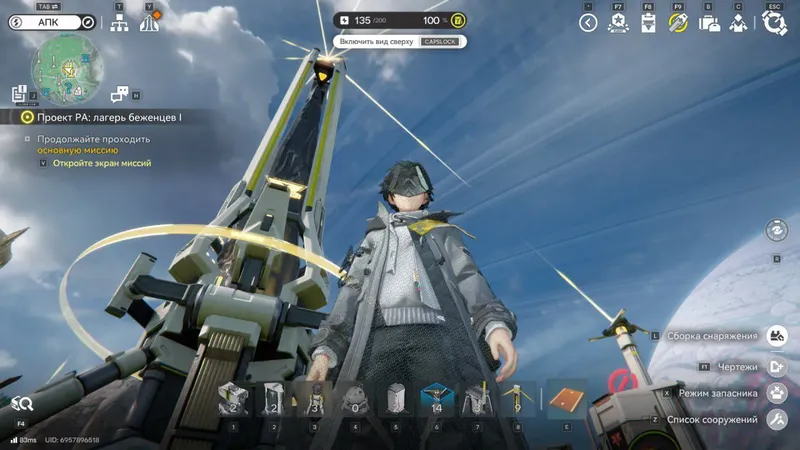Select the orange blueprint plate slot
Screen dimensions: 800x450
(566, 398)
